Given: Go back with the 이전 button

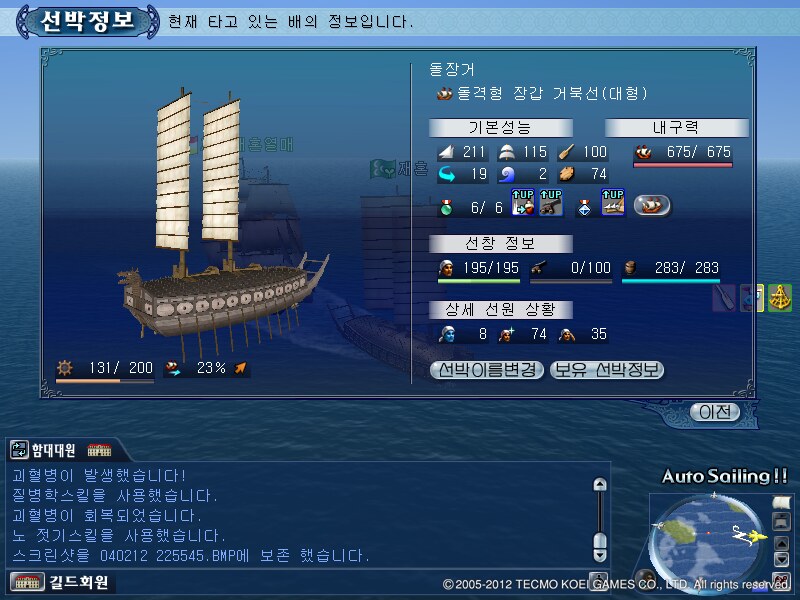Looking at the screenshot, I should (x=715, y=412).
